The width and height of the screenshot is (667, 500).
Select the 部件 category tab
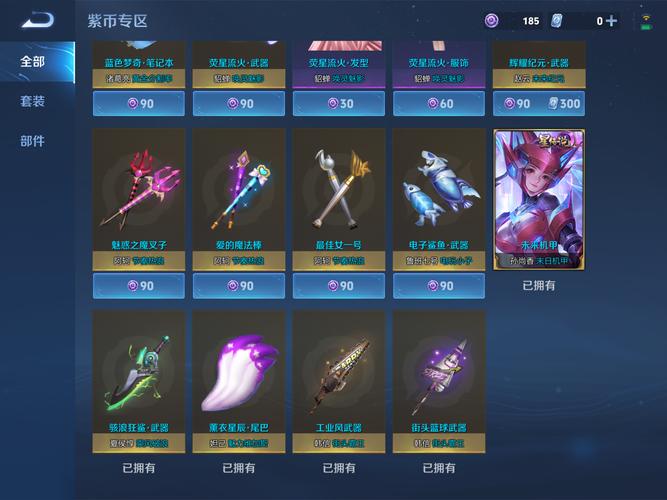tap(33, 141)
